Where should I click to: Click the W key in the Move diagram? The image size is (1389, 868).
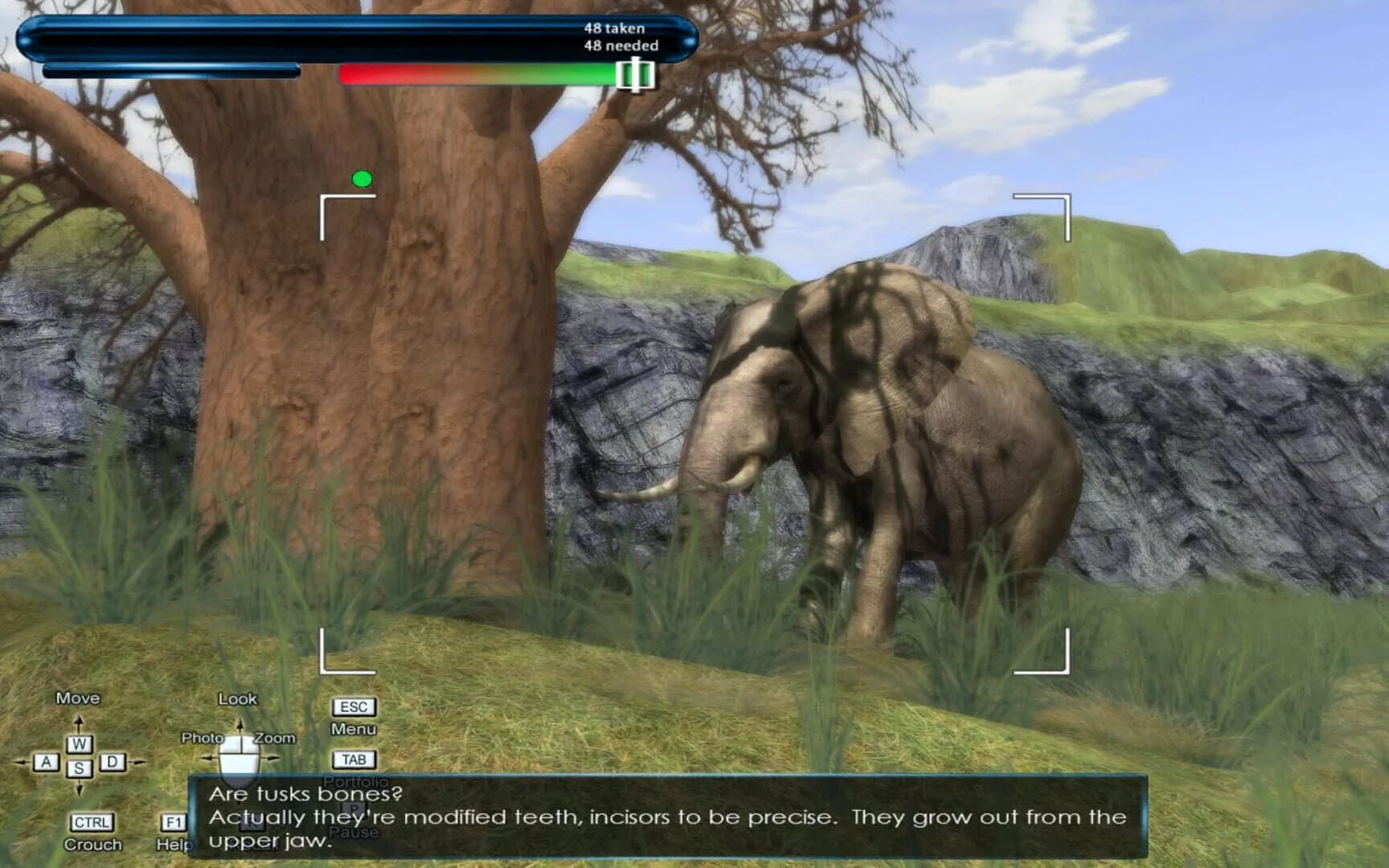pyautogui.click(x=78, y=743)
